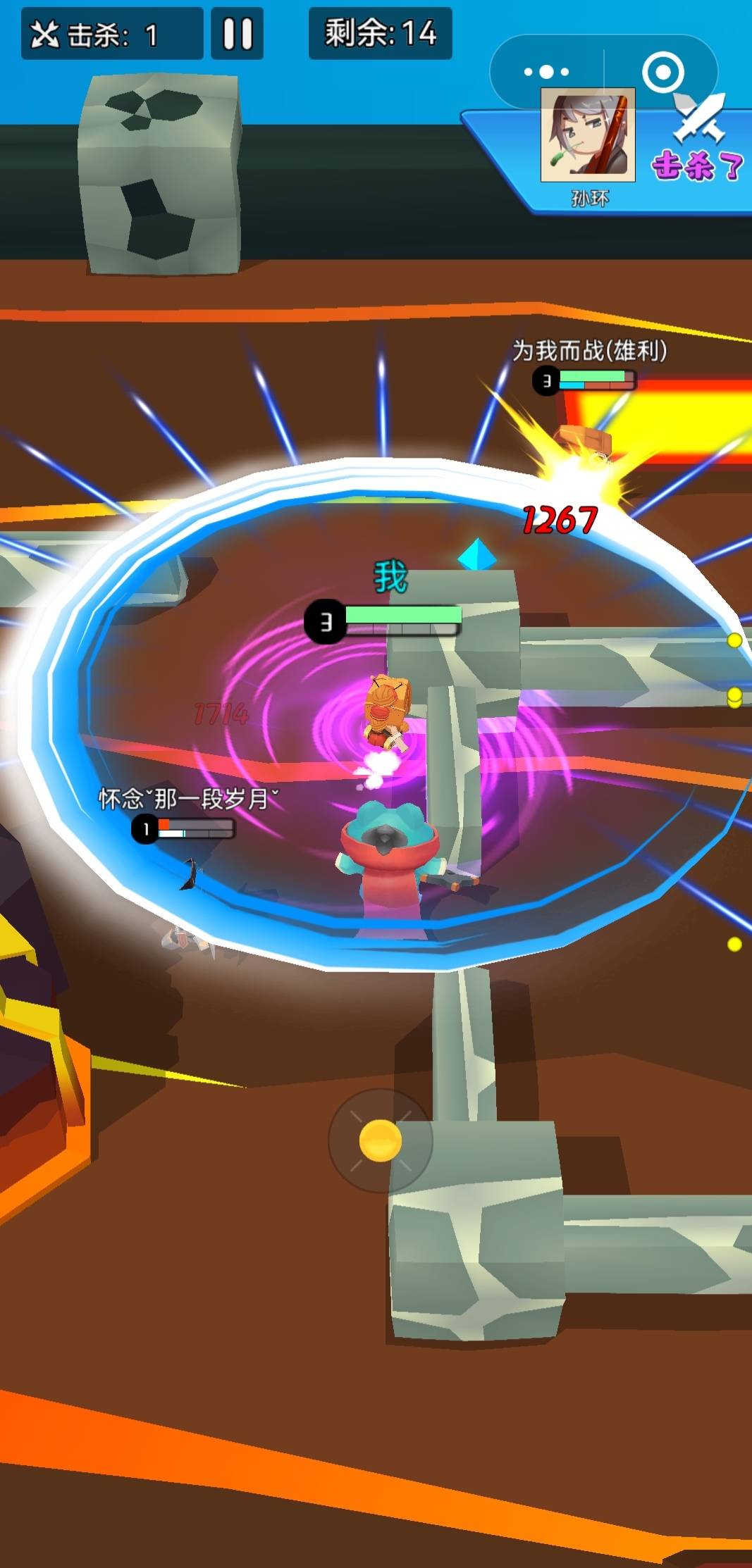Click the 孙环 player avatar in the kill banner
752x1568 pixels.
pyautogui.click(x=588, y=135)
